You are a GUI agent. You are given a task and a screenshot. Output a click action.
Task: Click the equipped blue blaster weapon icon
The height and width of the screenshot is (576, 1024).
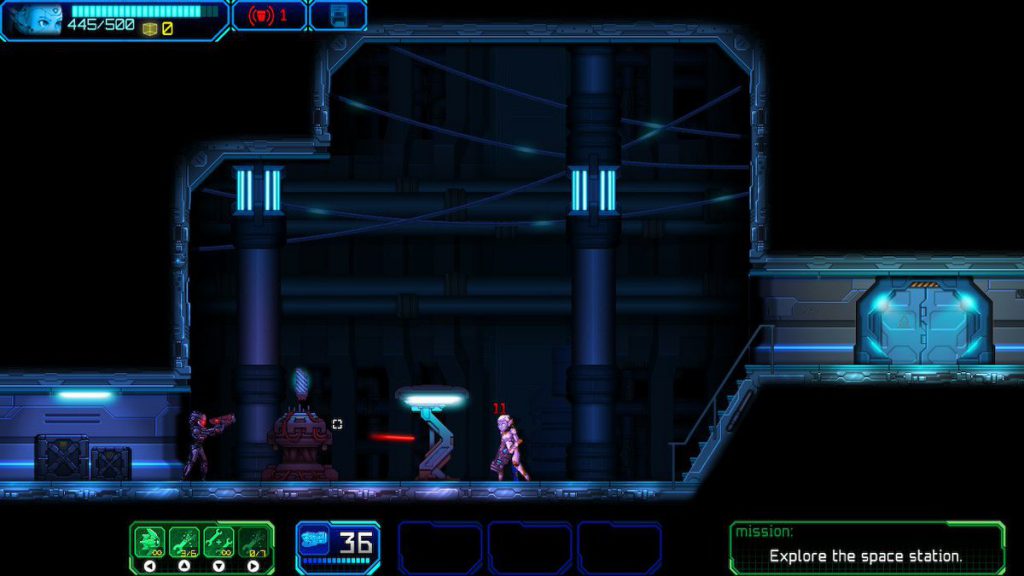click(x=315, y=541)
